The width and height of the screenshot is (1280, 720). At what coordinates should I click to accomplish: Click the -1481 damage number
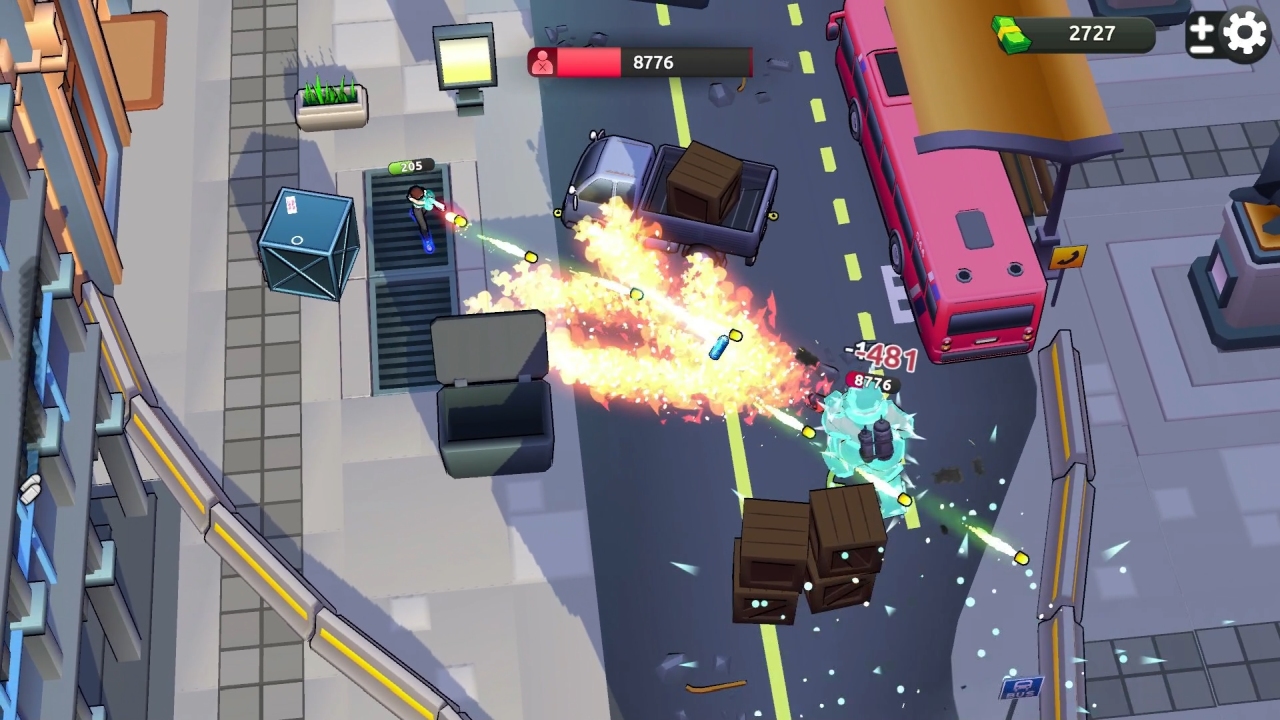tap(880, 351)
